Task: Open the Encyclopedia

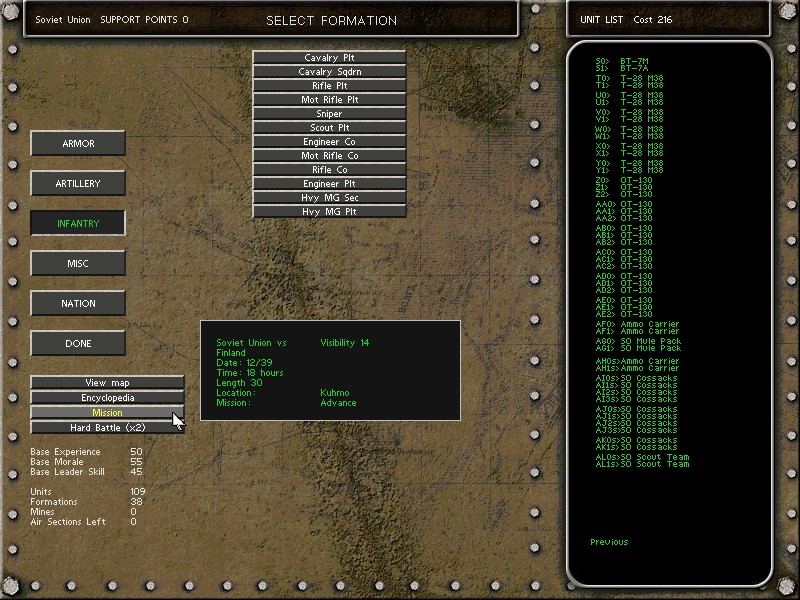Action: click(108, 398)
